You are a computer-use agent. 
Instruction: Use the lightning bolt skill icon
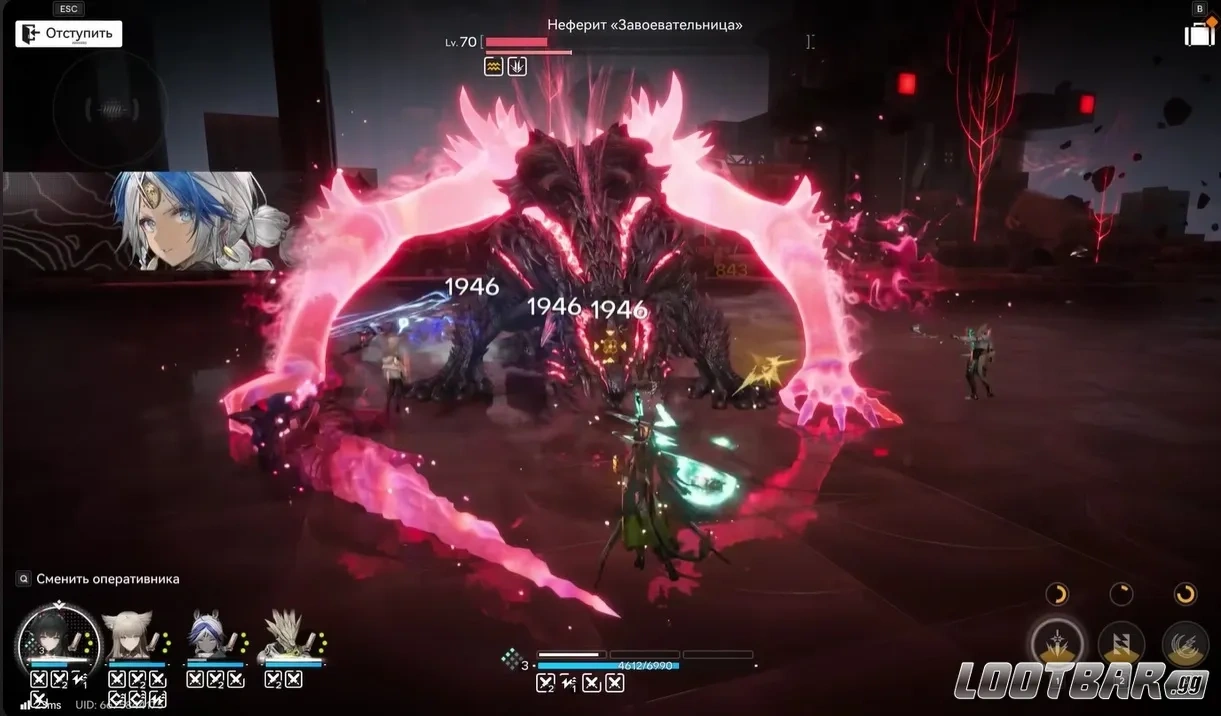point(1121,642)
